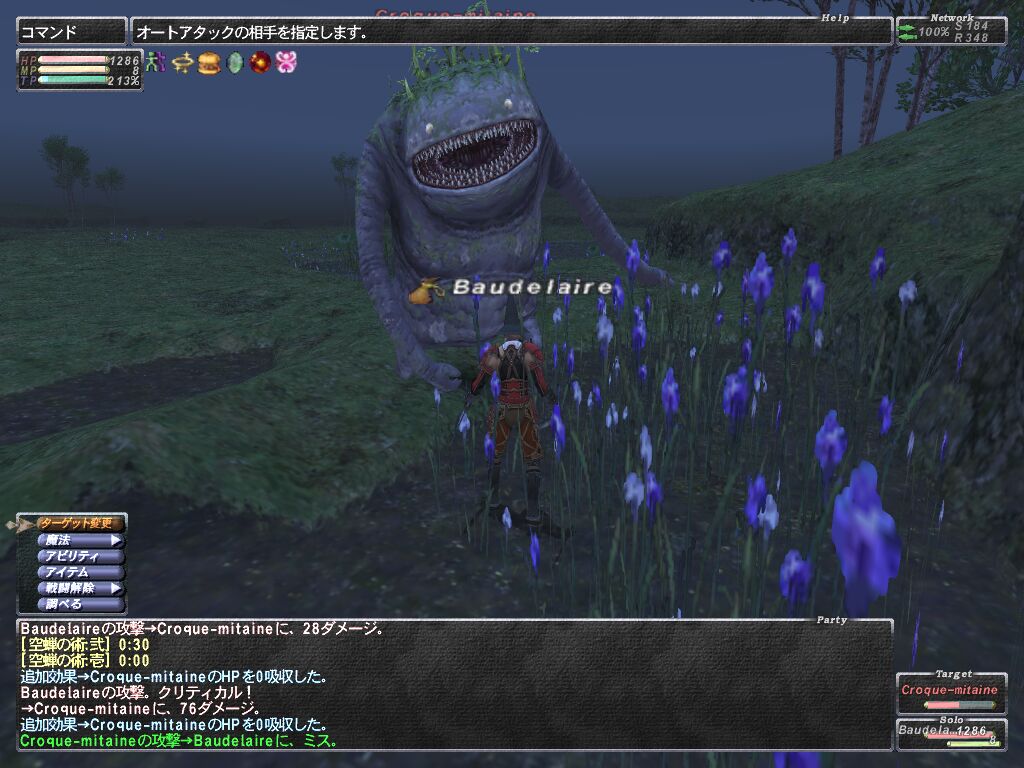Choose the アビリティ command
This screenshot has width=1024, height=768.
pyautogui.click(x=80, y=556)
